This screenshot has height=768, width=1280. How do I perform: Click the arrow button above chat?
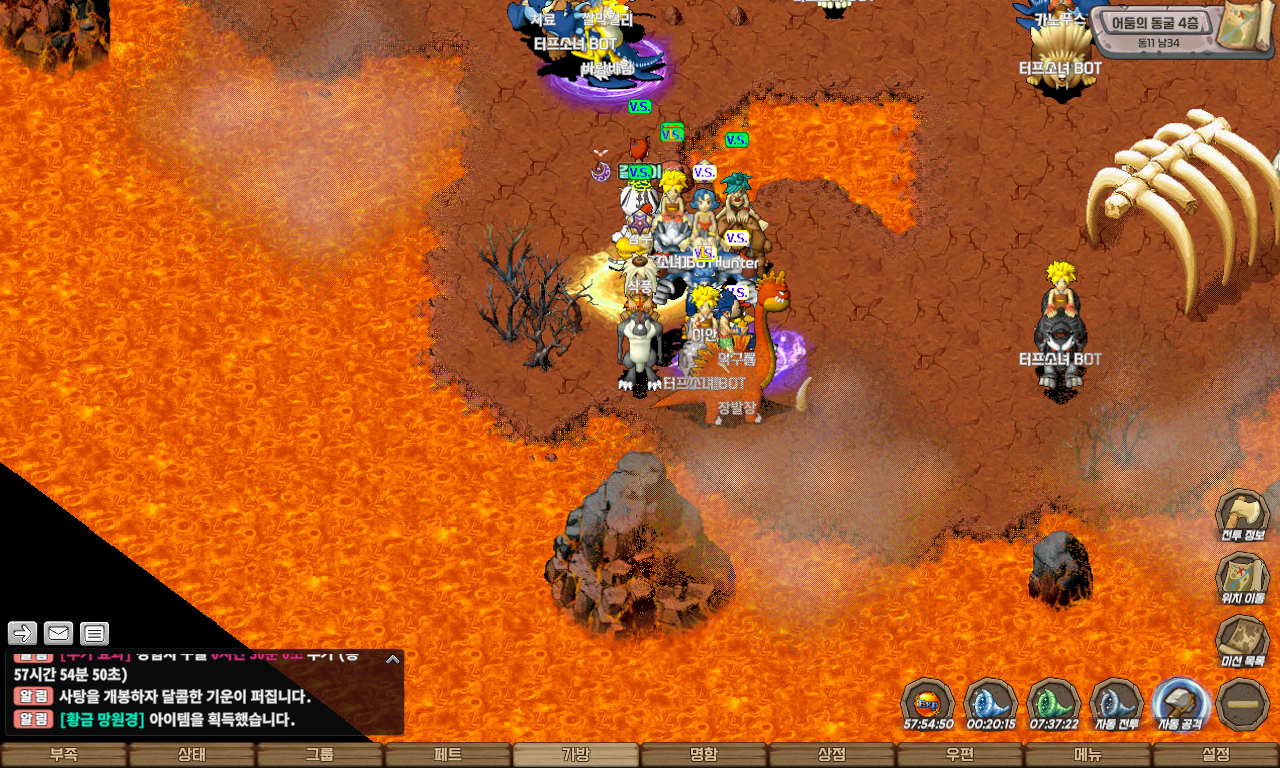[x=23, y=633]
